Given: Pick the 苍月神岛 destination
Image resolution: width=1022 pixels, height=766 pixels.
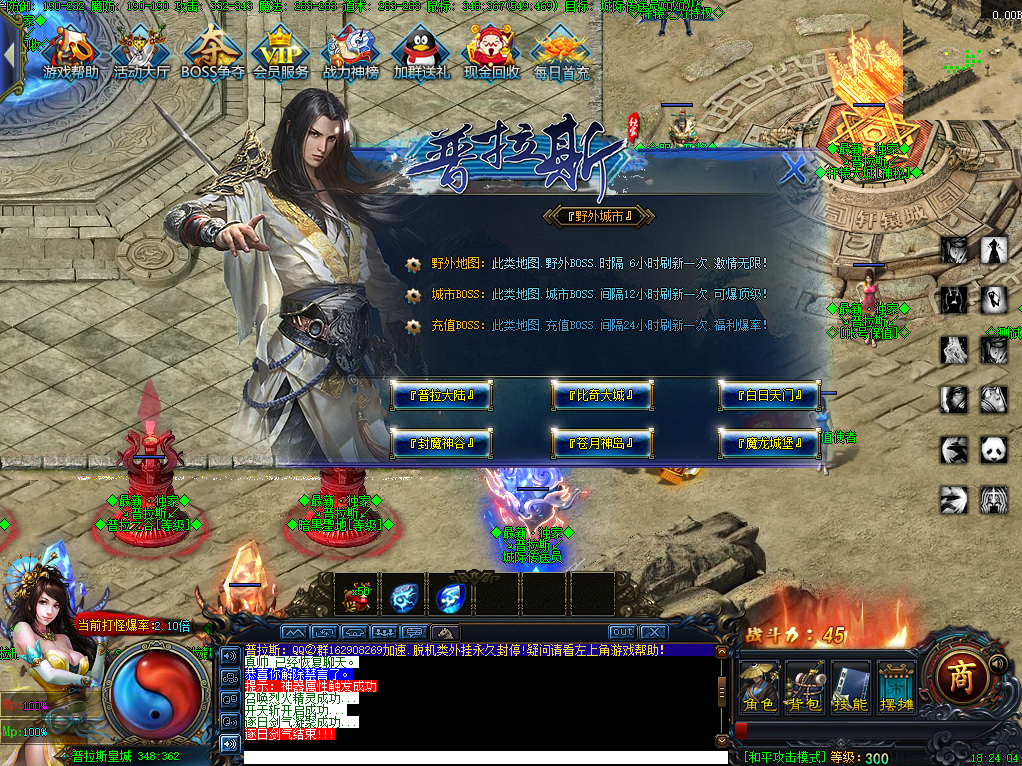Looking at the screenshot, I should click(x=602, y=442).
